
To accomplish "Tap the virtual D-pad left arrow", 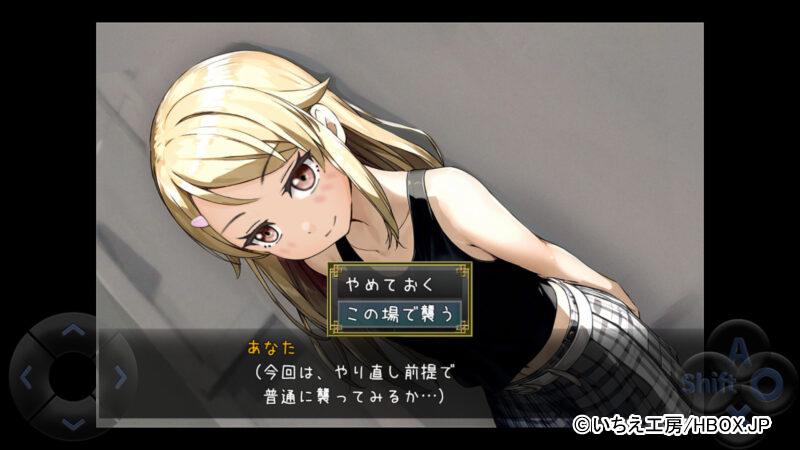I will [x=26, y=377].
